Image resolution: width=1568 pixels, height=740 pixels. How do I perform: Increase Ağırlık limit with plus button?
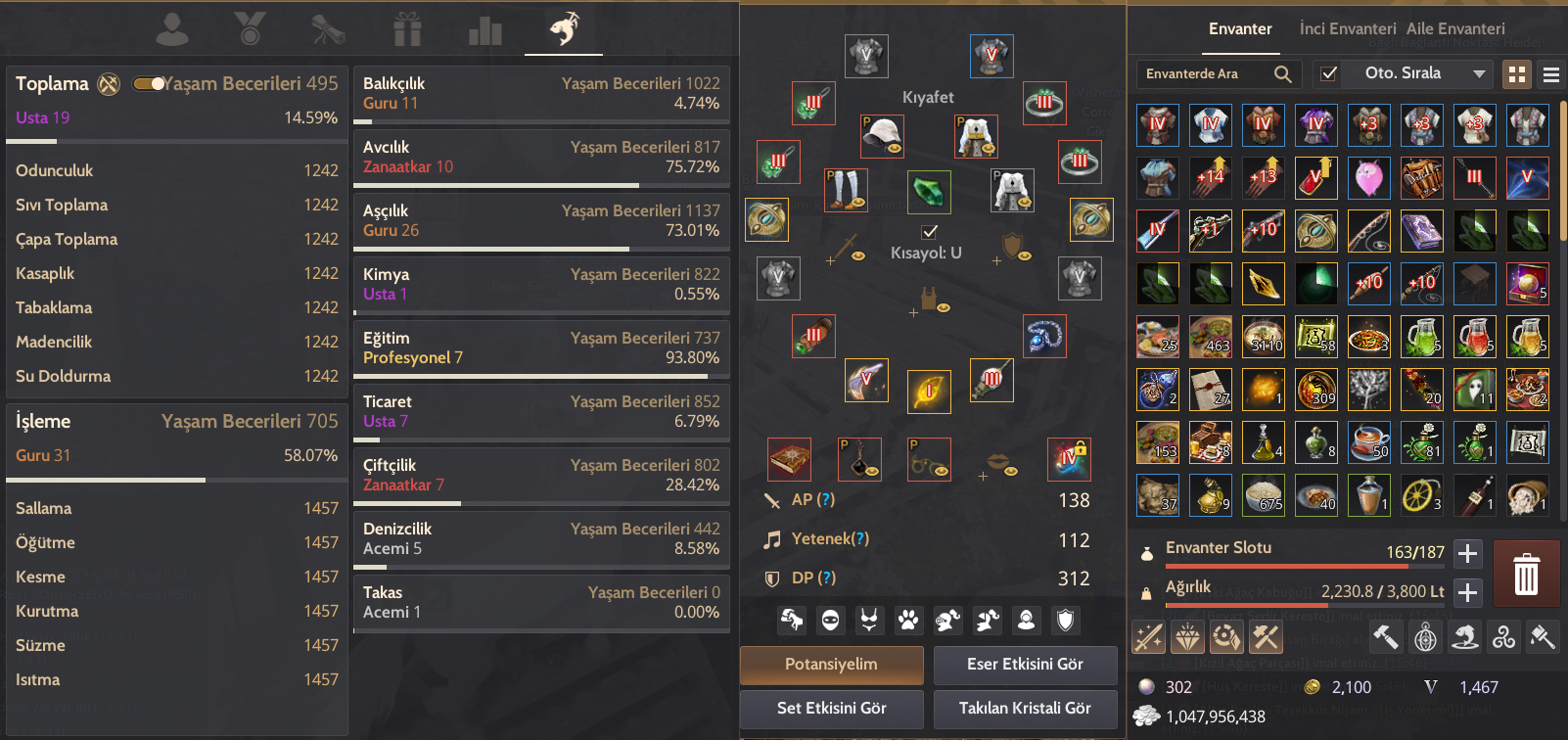pos(1467,592)
